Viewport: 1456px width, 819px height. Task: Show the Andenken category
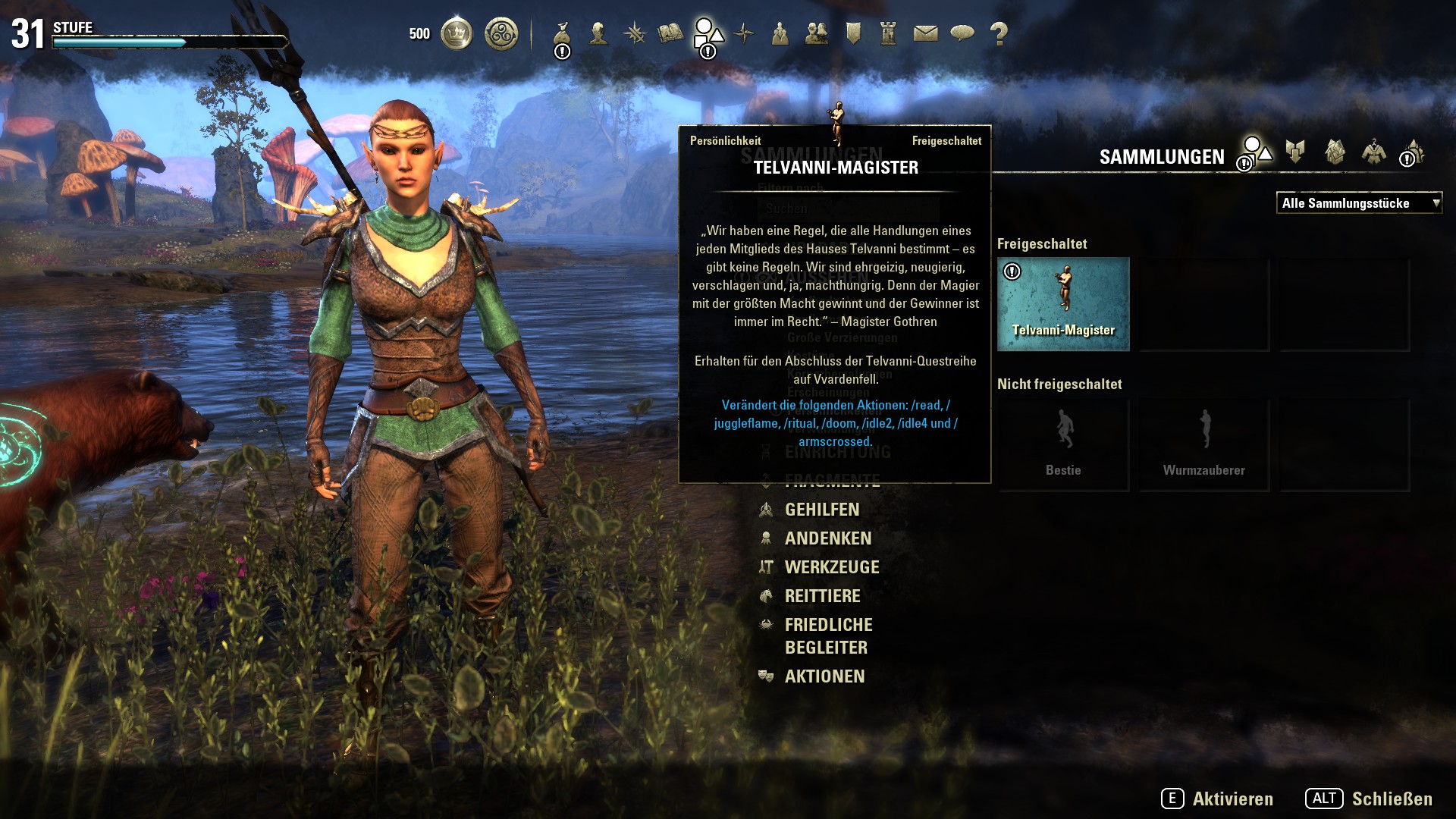(x=827, y=538)
